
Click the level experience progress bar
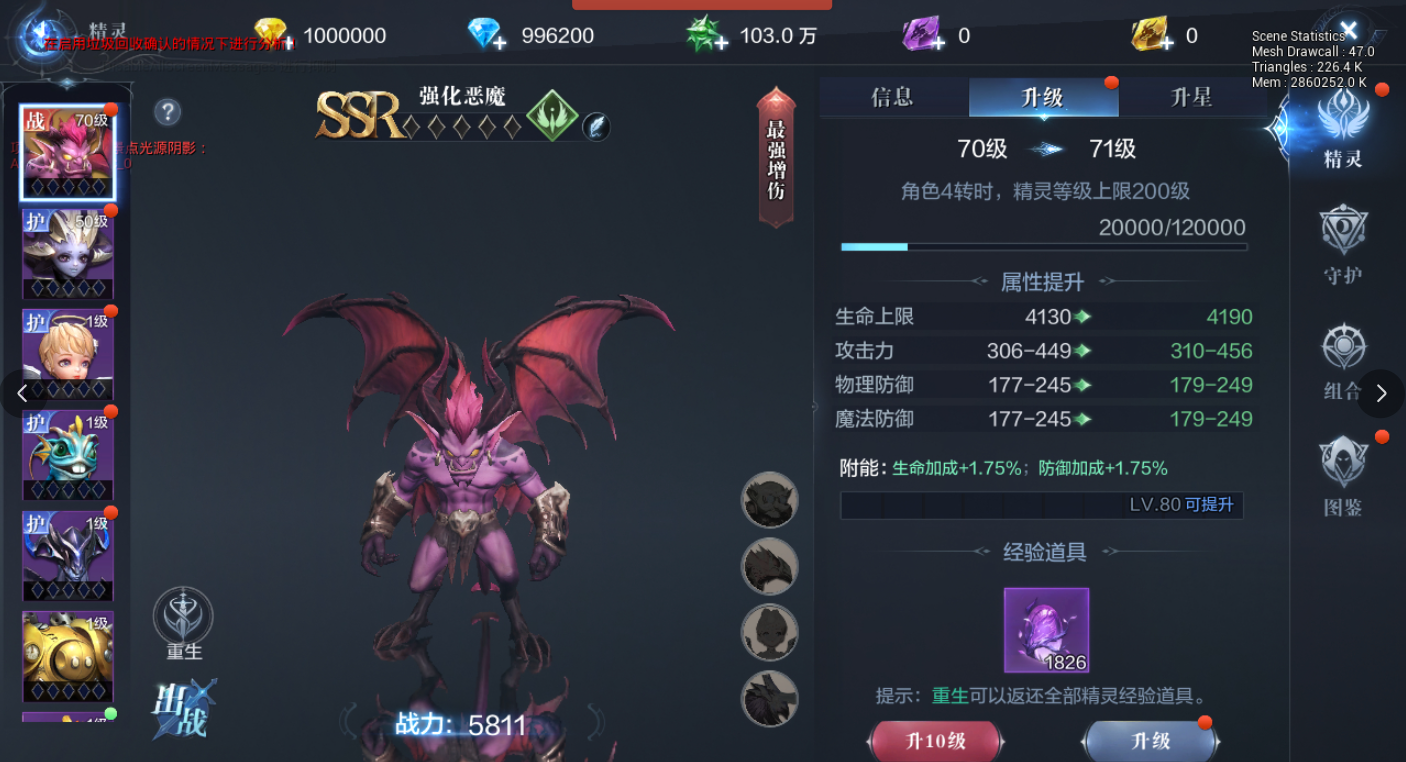[x=1043, y=246]
